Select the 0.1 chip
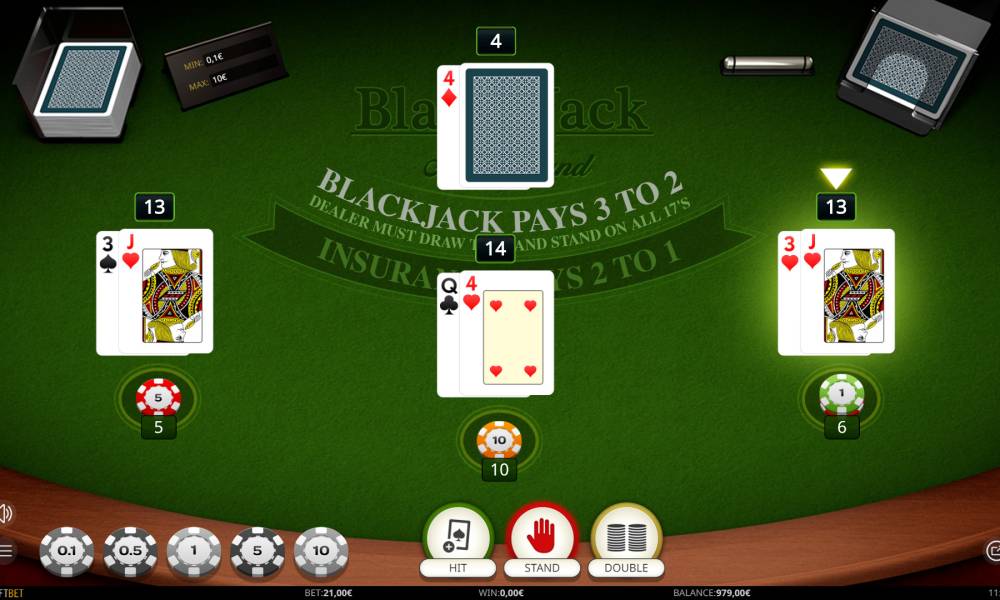 (x=66, y=552)
